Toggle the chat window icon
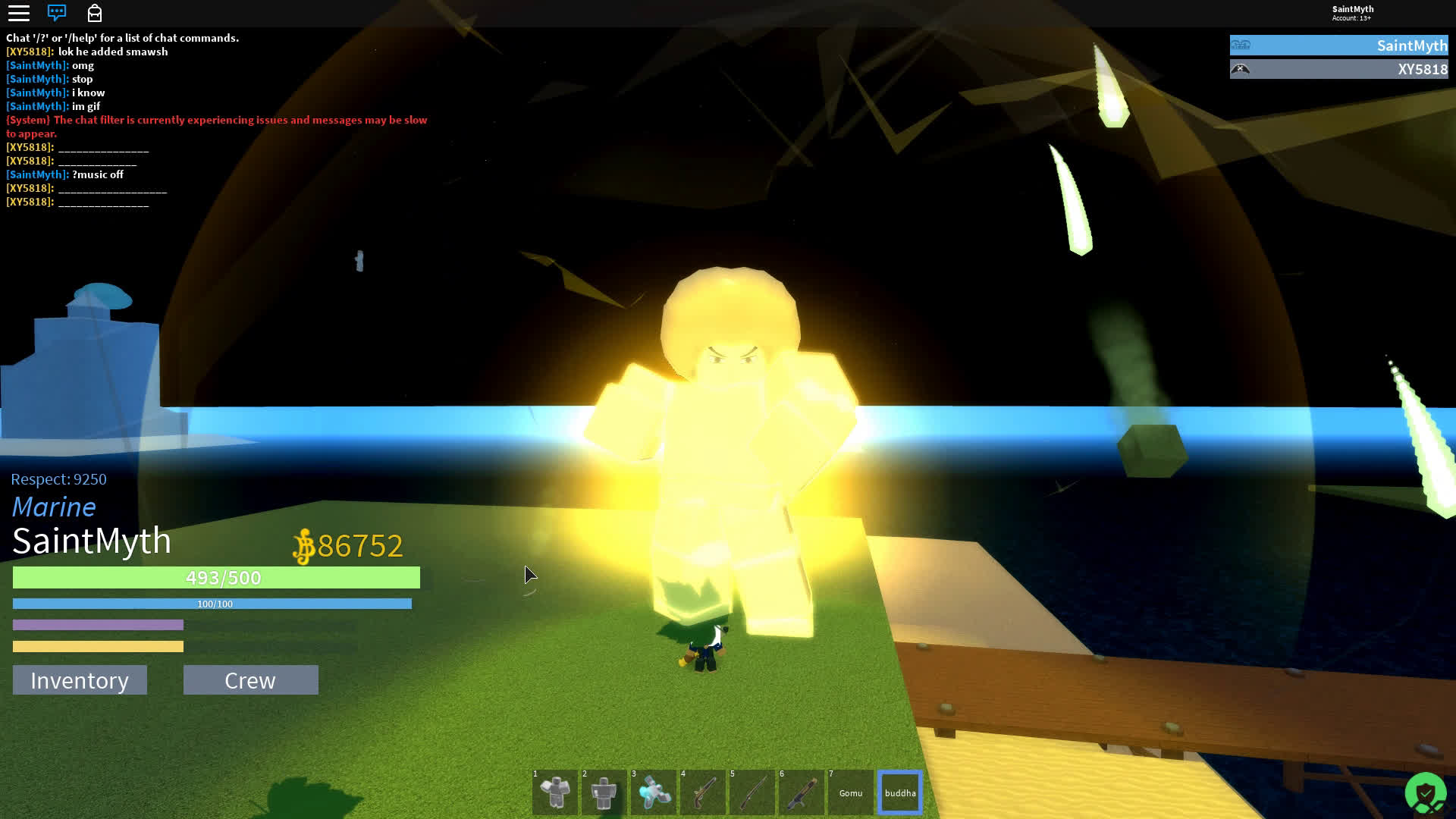This screenshot has width=1456, height=819. (57, 13)
